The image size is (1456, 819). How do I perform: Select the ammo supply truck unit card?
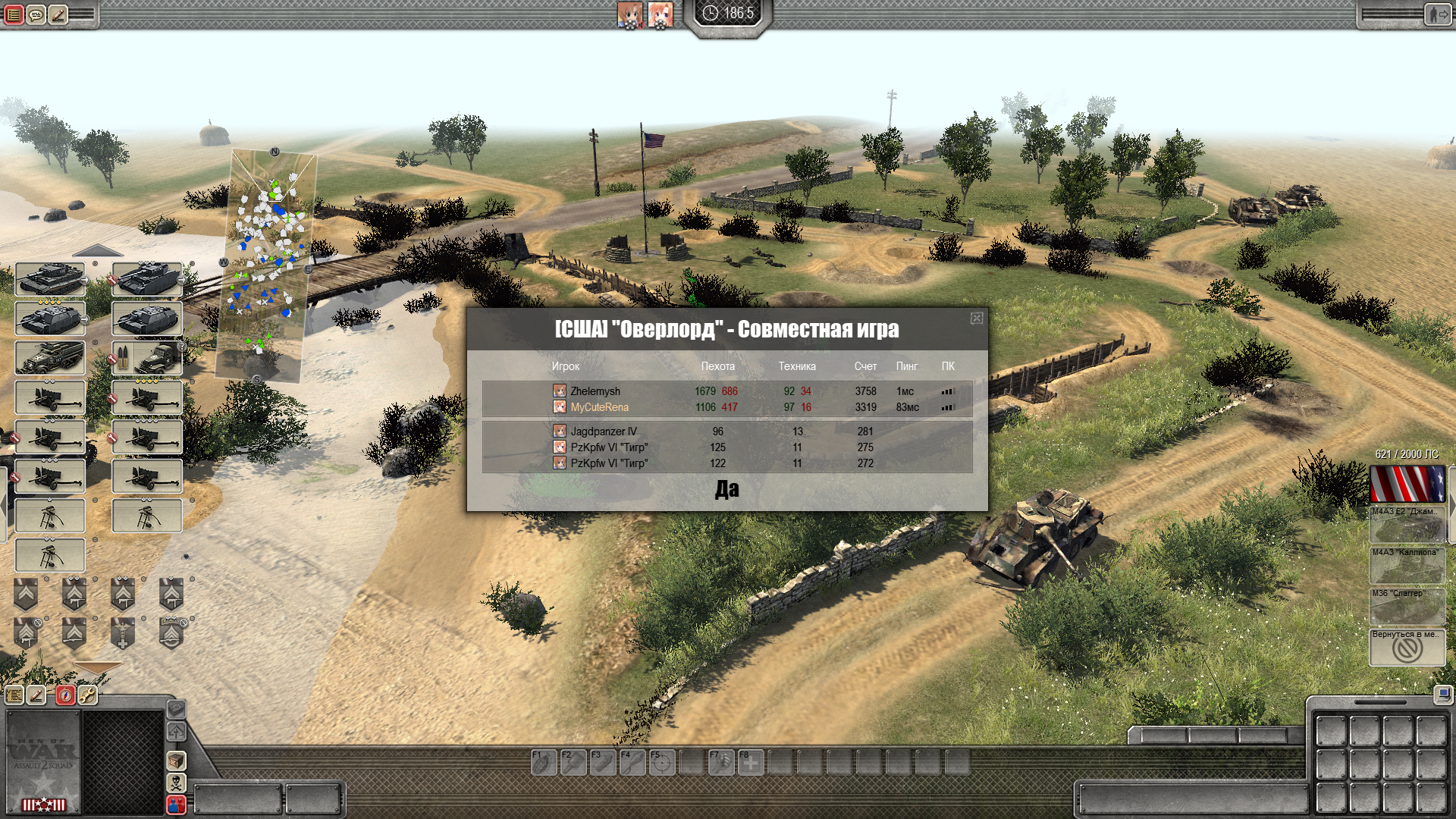pyautogui.click(x=147, y=358)
